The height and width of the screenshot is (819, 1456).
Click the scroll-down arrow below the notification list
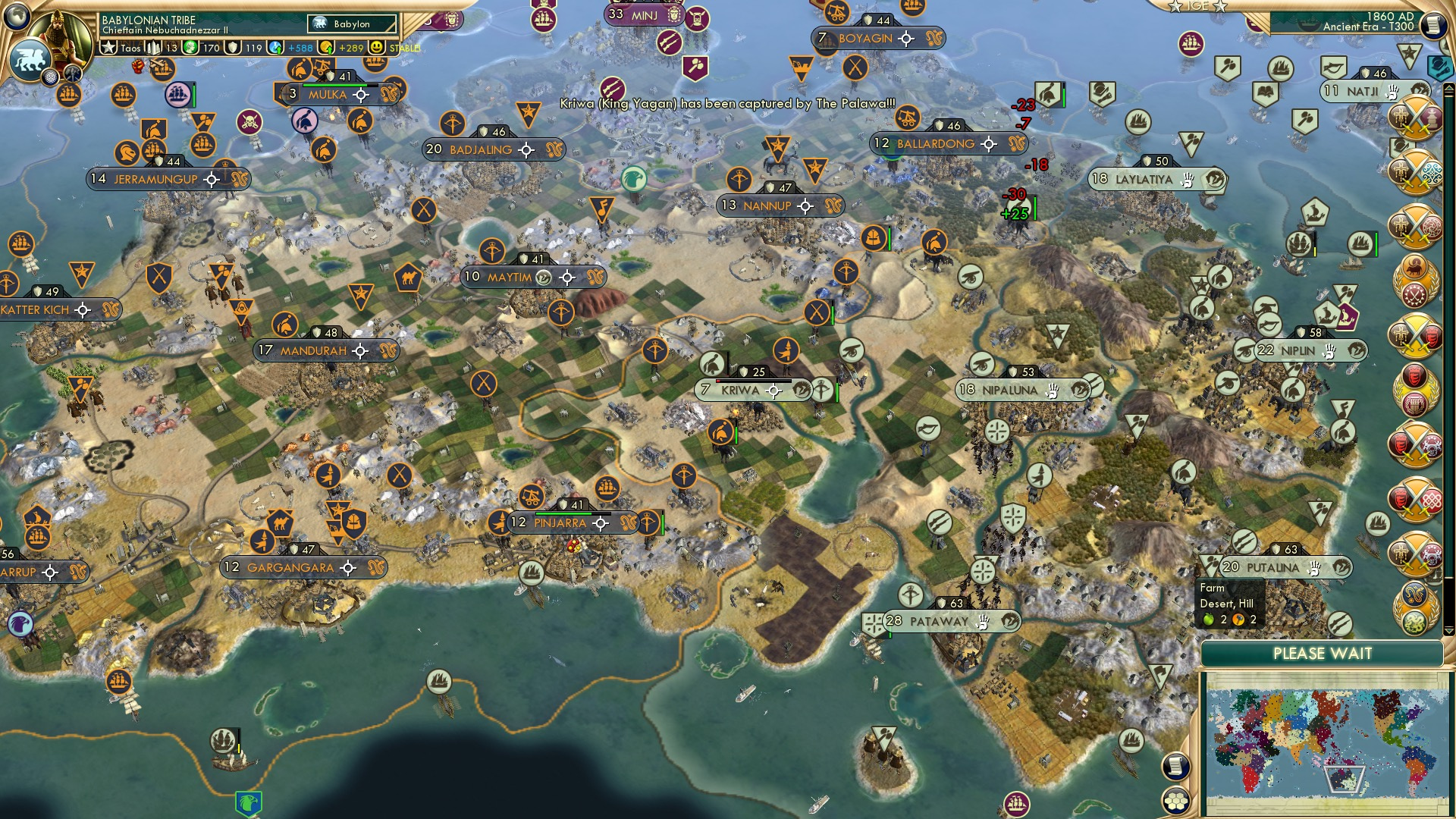[x=1448, y=630]
